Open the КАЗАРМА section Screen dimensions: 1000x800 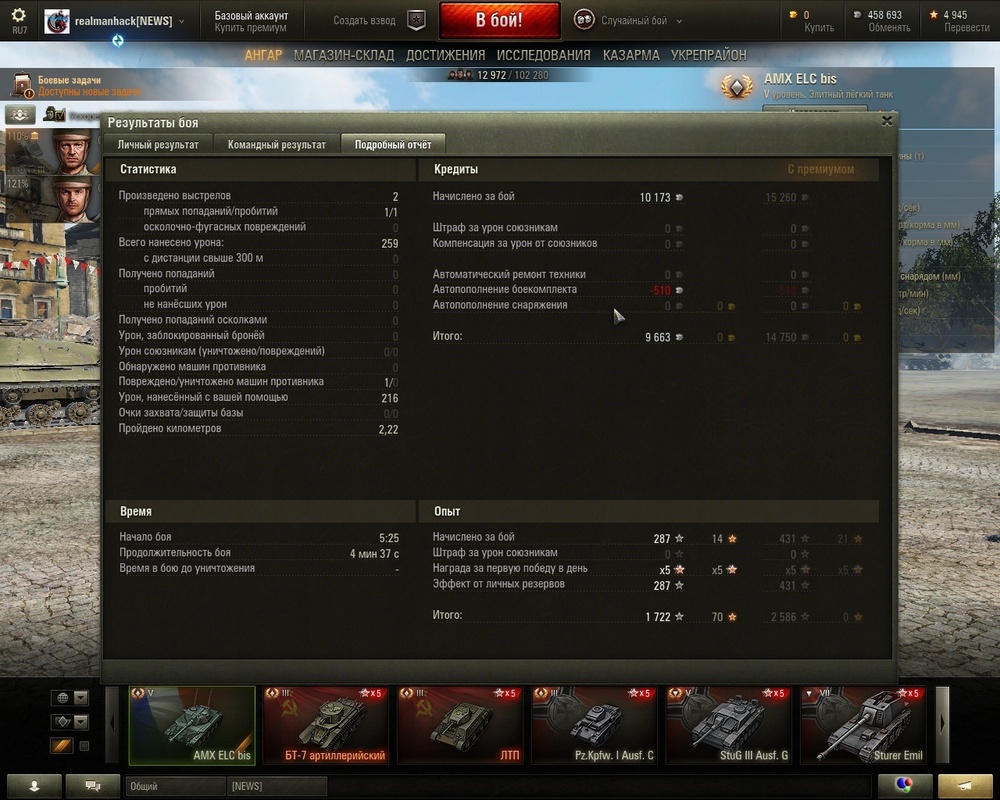pyautogui.click(x=631, y=56)
